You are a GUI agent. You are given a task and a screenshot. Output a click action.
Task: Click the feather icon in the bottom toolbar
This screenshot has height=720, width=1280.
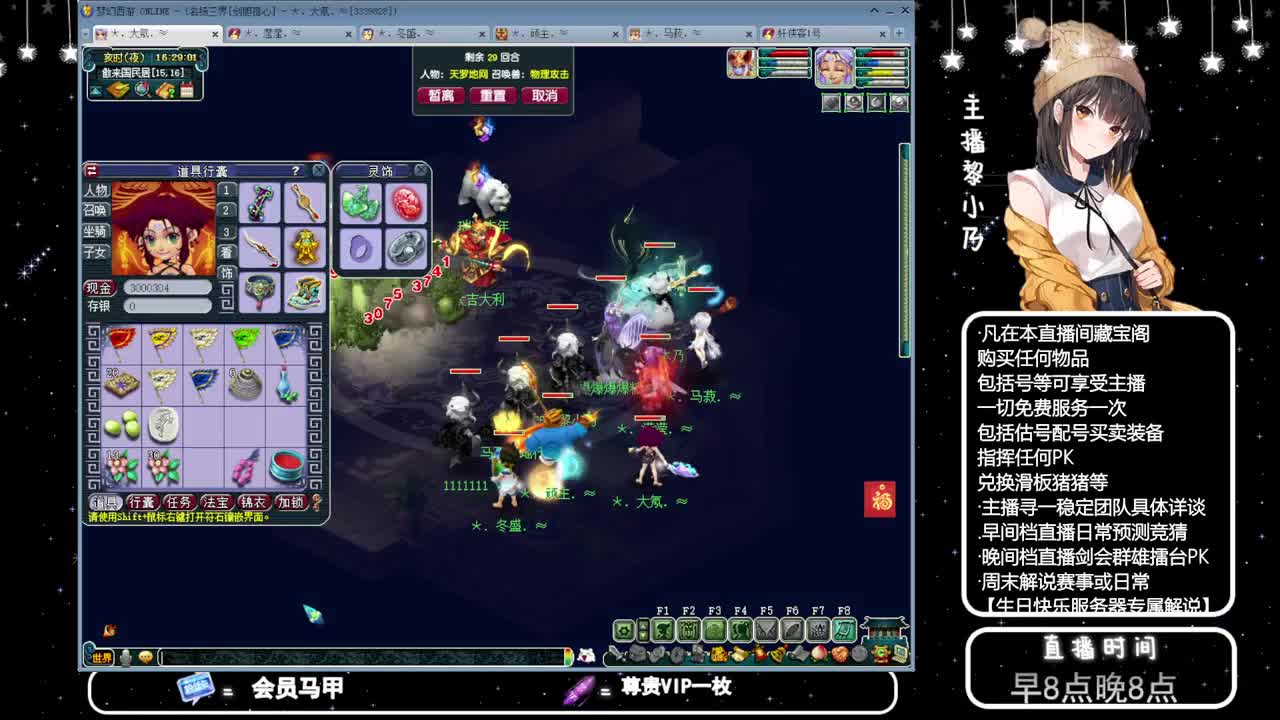[790, 631]
